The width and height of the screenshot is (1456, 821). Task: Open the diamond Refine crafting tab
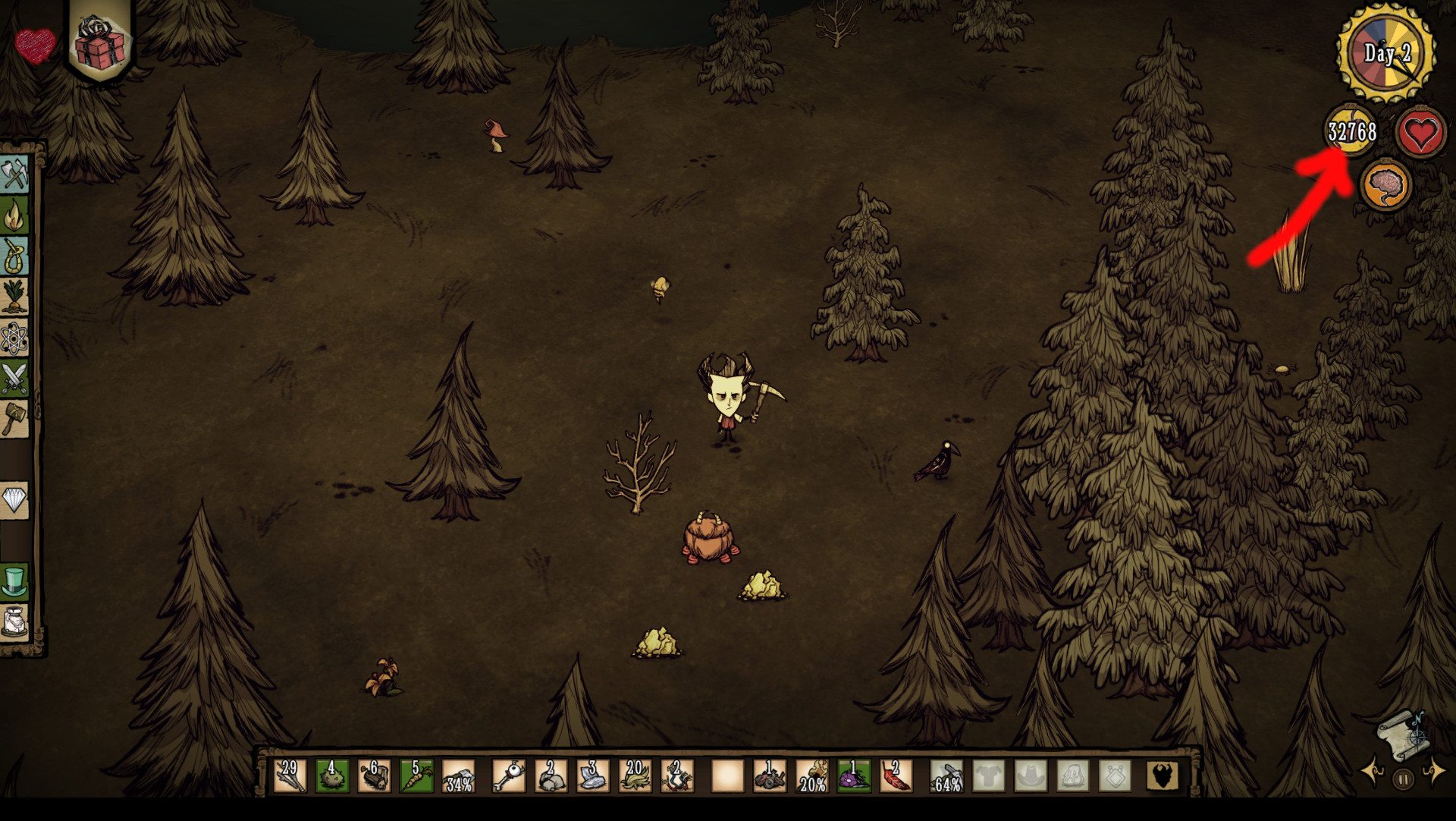point(14,500)
